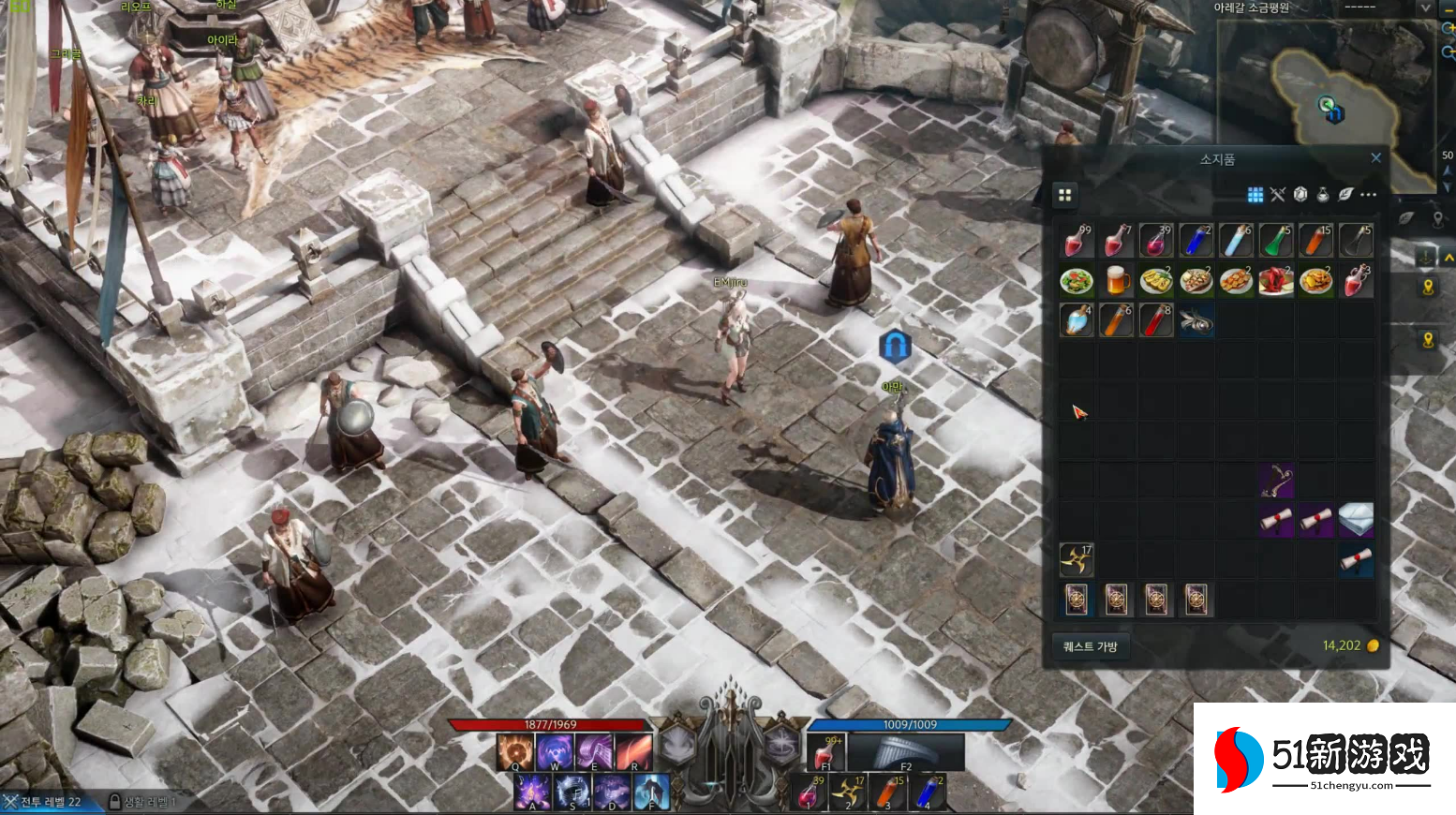Open the 51 game site logo overlay
The height and width of the screenshot is (815, 1456).
click(x=1324, y=758)
